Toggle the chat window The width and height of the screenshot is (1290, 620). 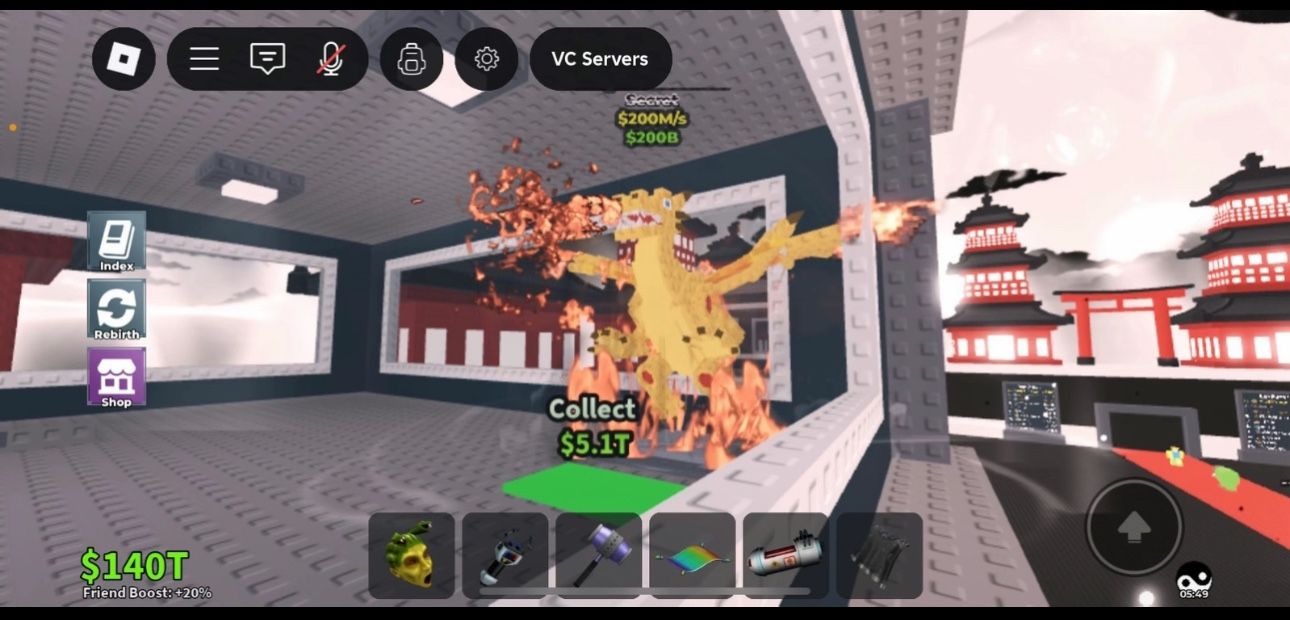(x=267, y=59)
